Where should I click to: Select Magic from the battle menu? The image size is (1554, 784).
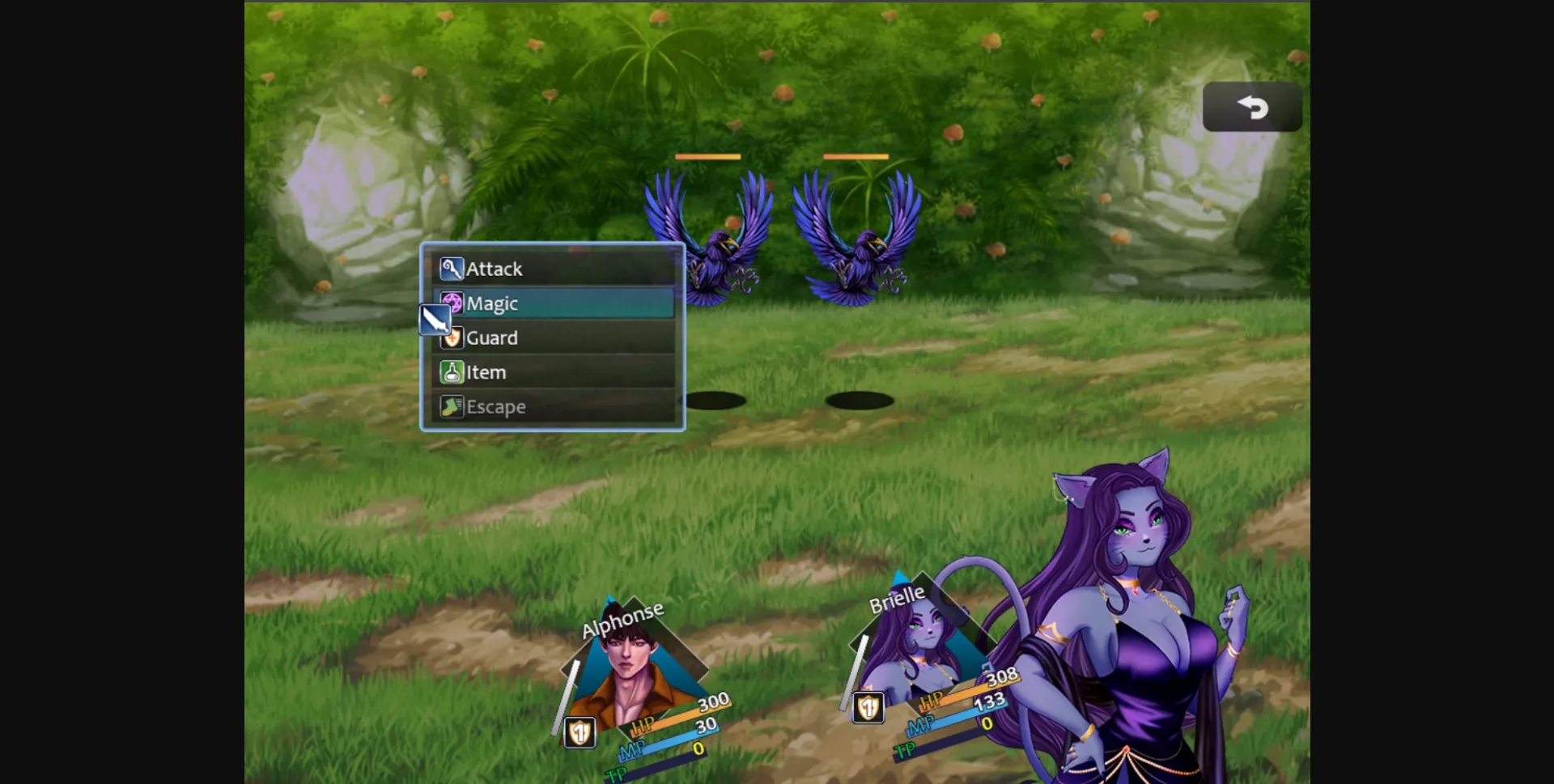(x=553, y=303)
